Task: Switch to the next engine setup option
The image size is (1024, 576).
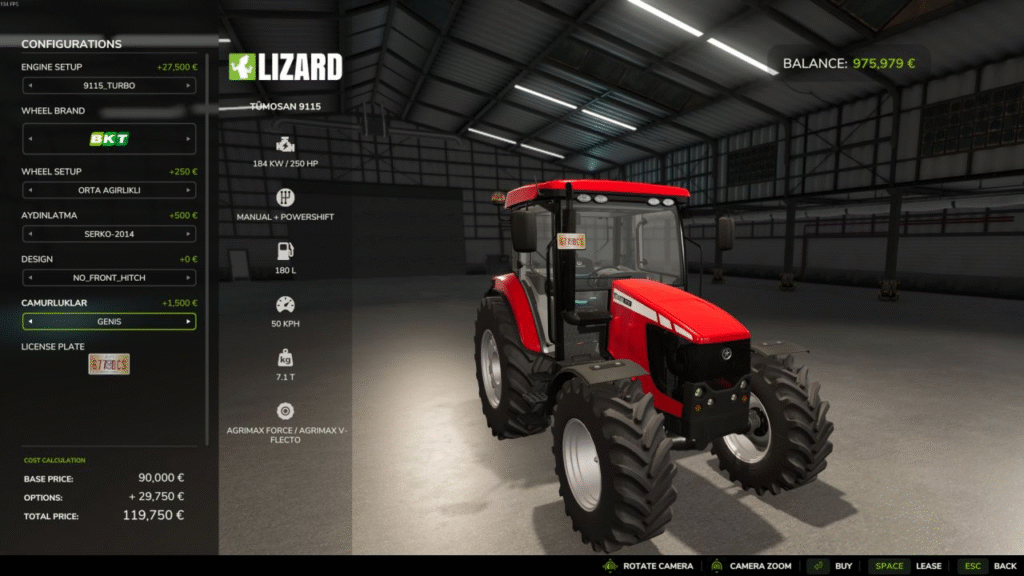Action: click(188, 86)
